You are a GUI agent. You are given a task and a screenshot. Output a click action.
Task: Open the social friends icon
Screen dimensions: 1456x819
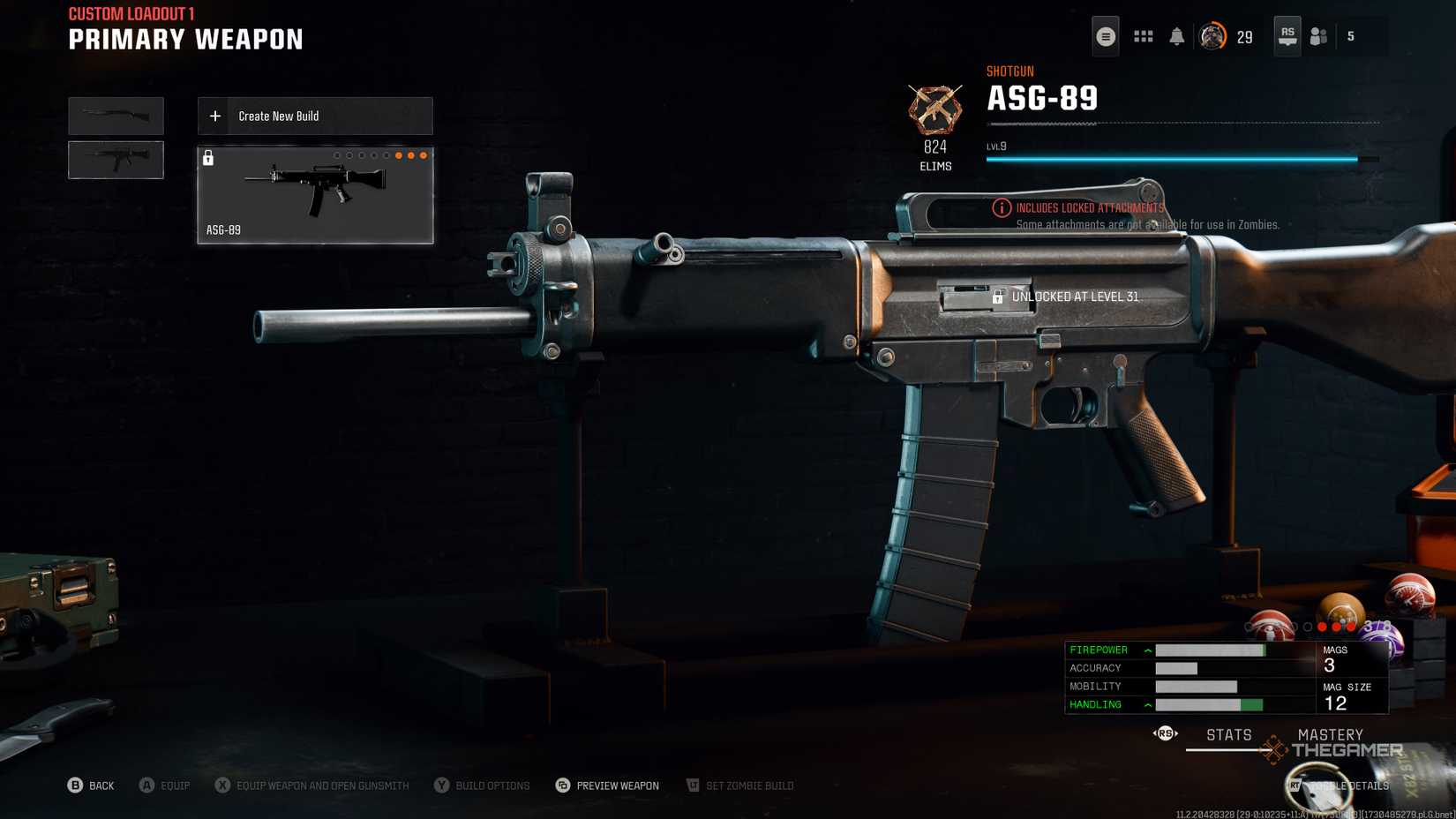[x=1318, y=37]
